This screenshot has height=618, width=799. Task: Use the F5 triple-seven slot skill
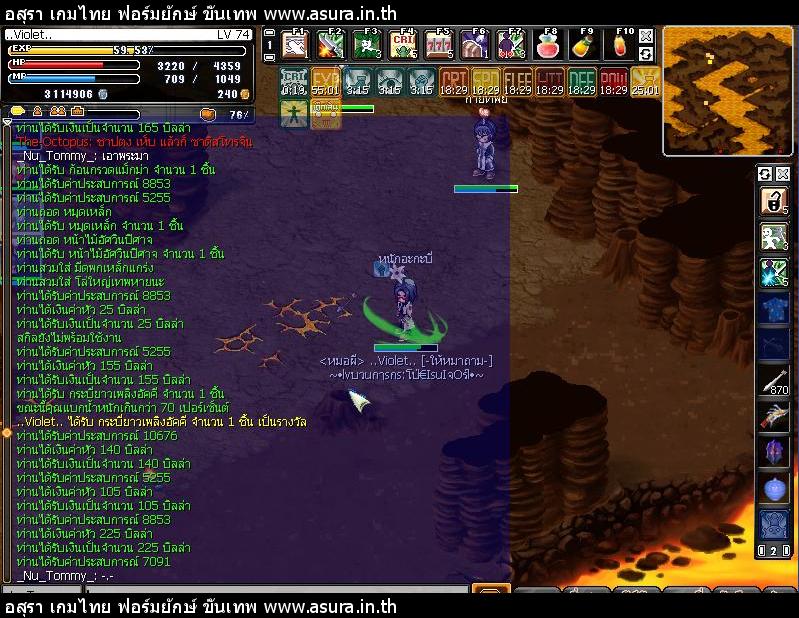click(440, 46)
